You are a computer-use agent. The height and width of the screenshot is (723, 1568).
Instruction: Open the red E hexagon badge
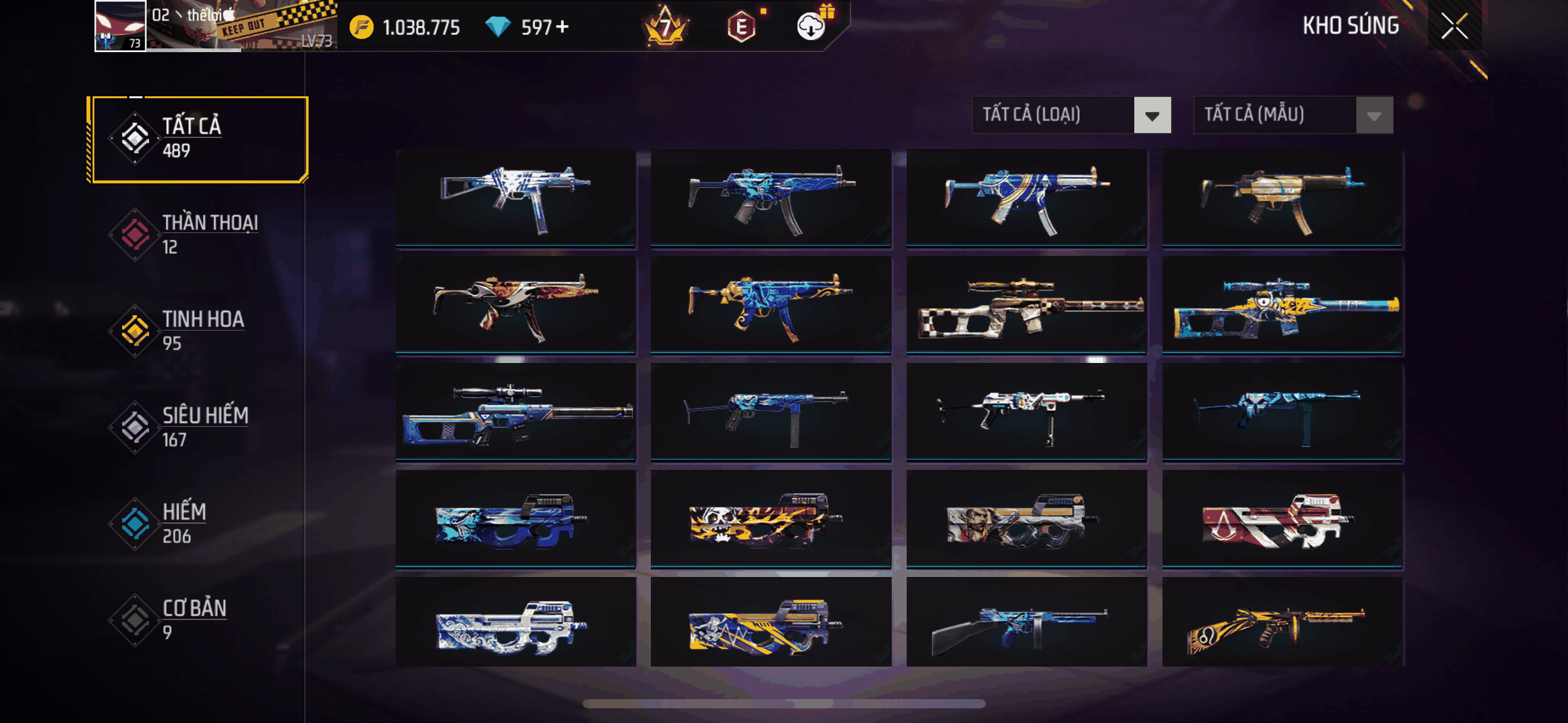741,27
